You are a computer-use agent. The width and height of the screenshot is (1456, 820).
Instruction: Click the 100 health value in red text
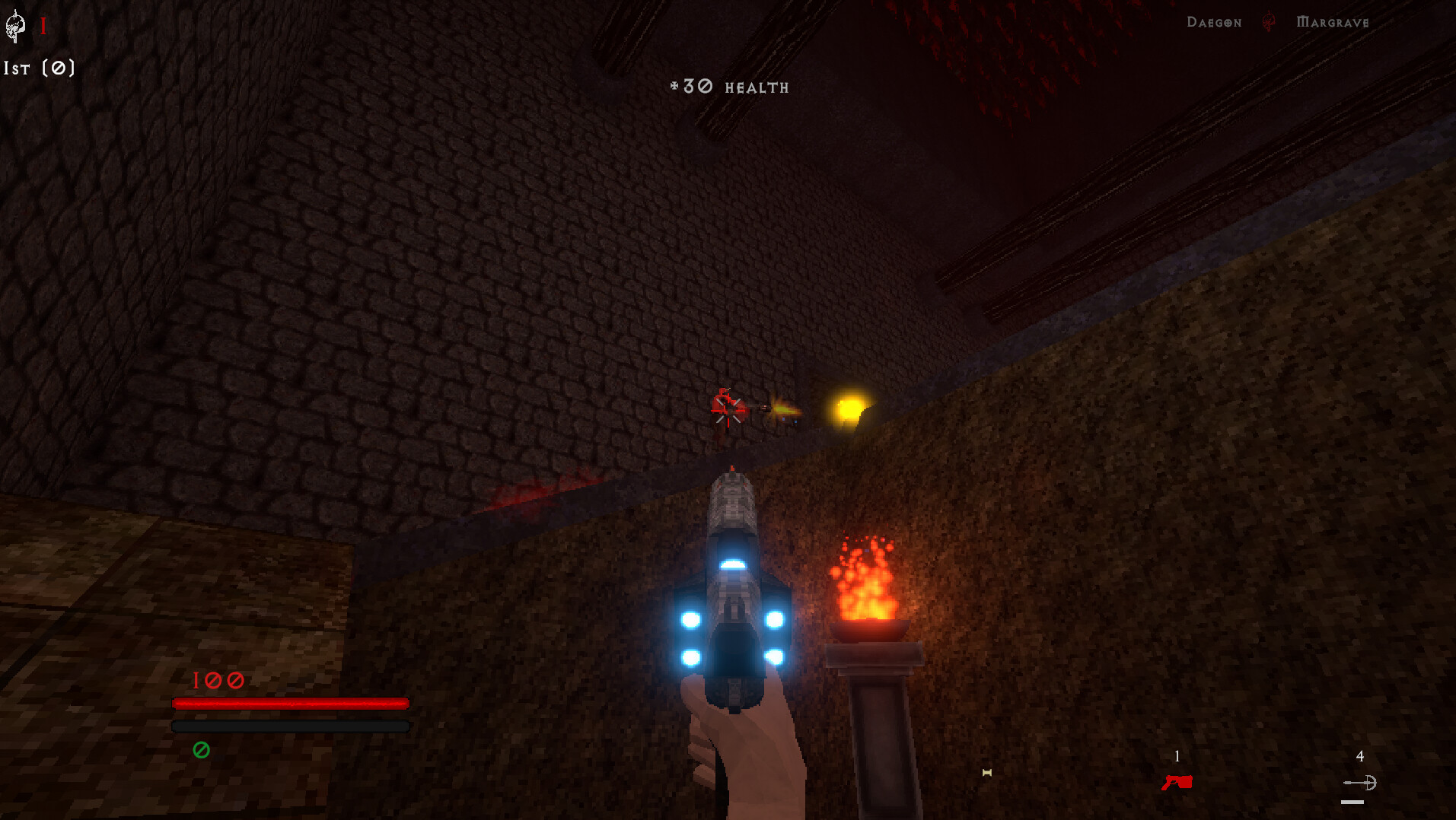tap(218, 681)
